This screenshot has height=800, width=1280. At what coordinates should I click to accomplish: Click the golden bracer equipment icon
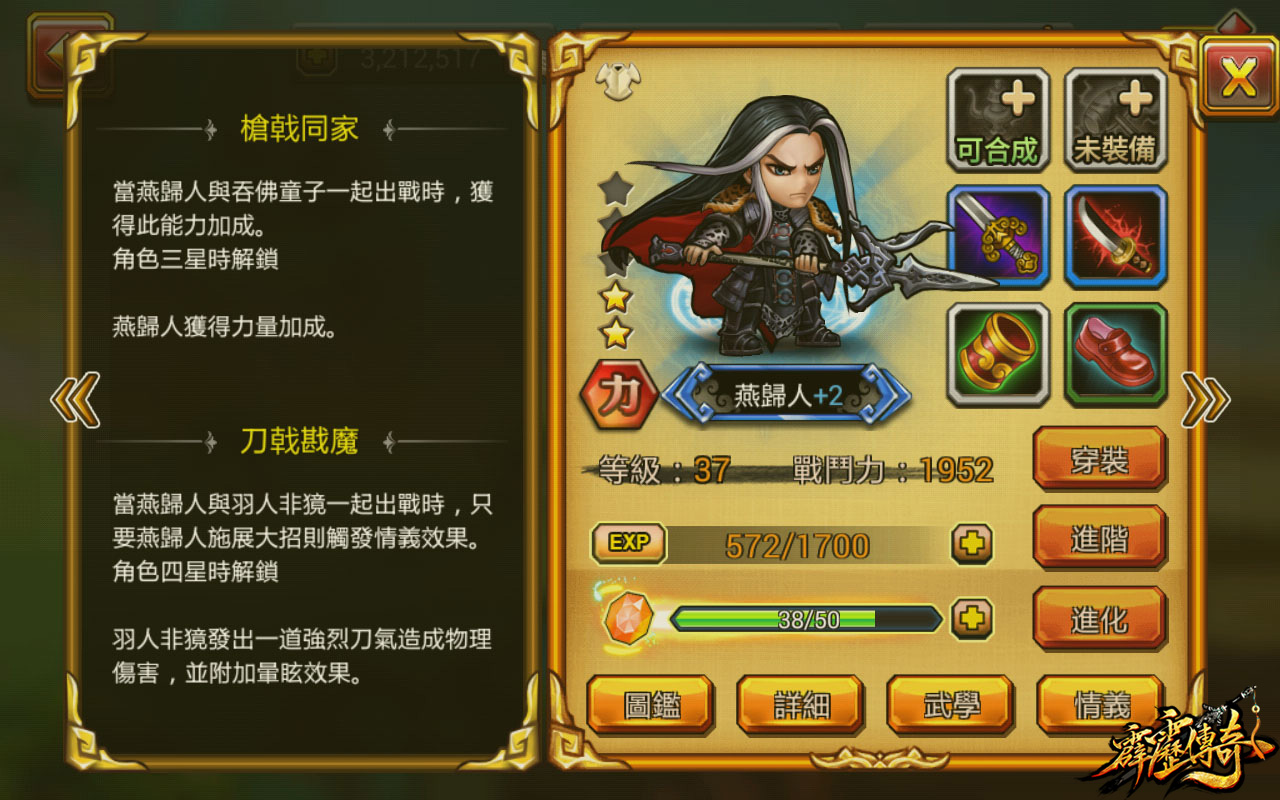998,353
